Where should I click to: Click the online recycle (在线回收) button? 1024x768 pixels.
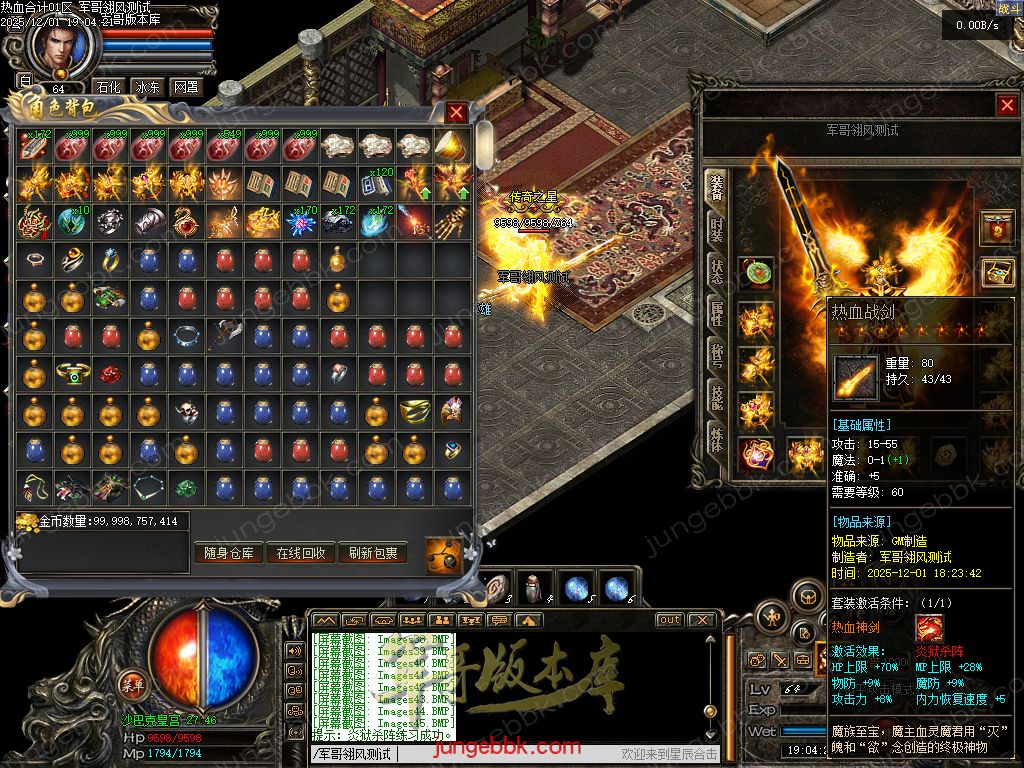300,553
